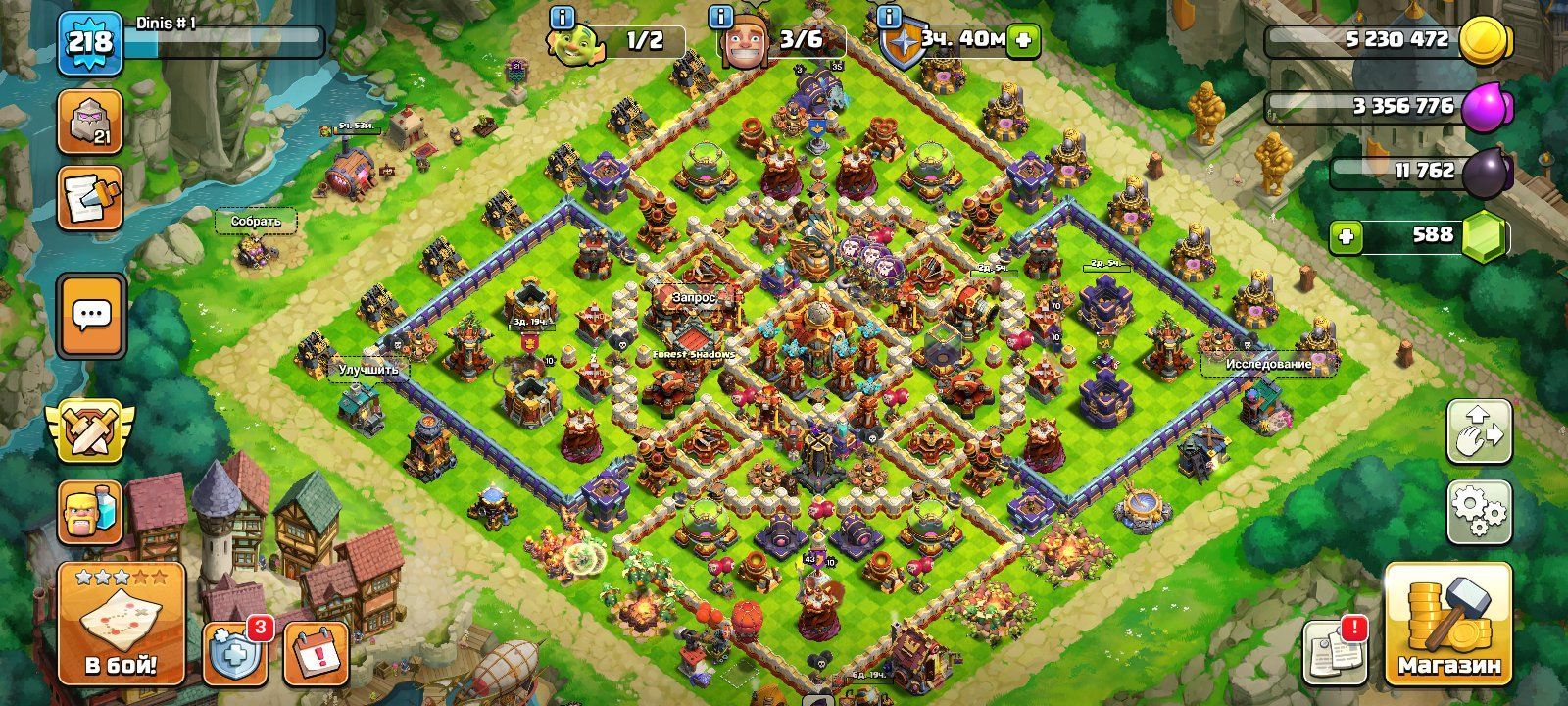Open the crossed swords league badge
The height and width of the screenshot is (706, 1568).
tap(90, 431)
